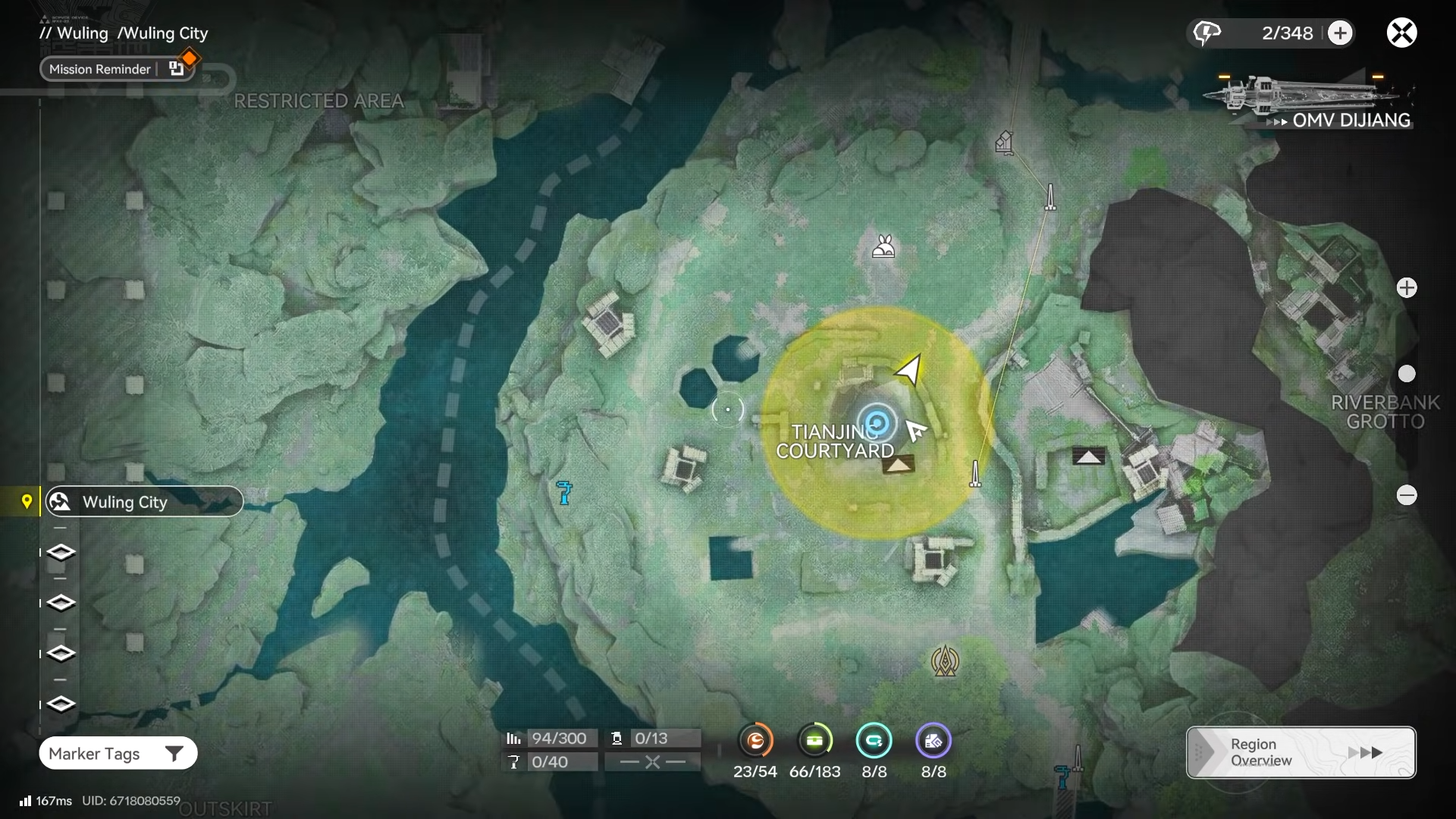The image size is (1456, 819).
Task: Select the green chest tracker showing 66/183
Action: [x=814, y=741]
